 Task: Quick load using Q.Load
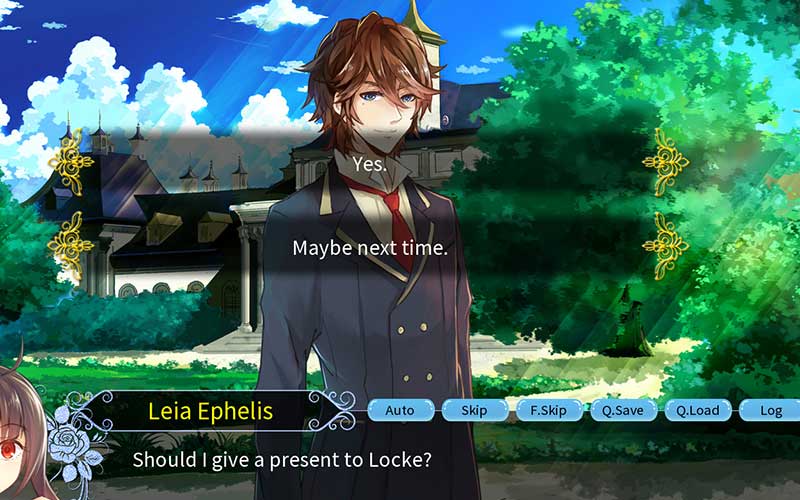697,410
